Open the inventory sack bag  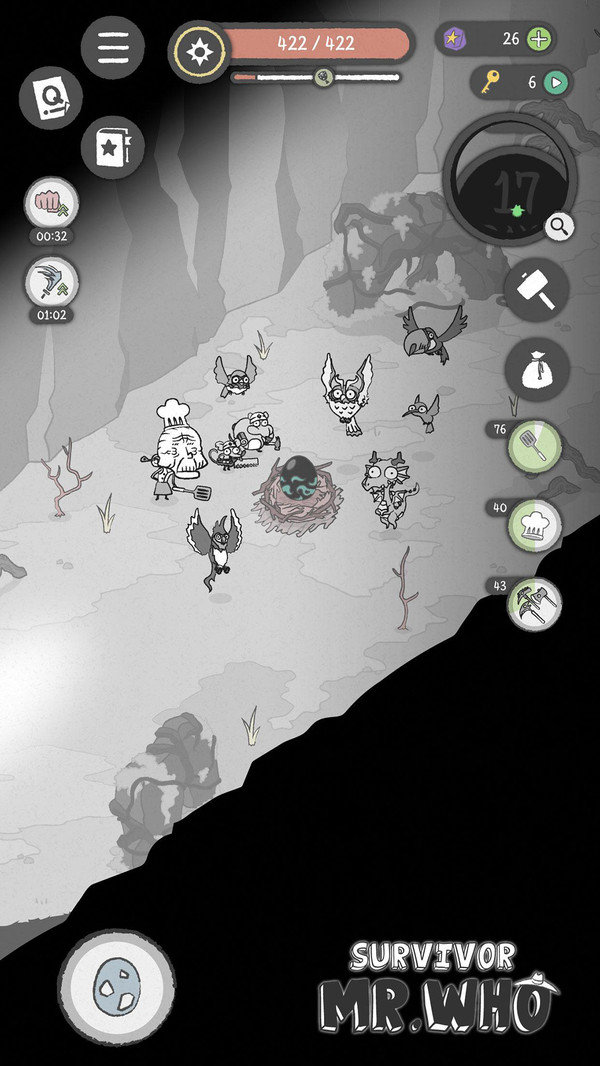[536, 370]
